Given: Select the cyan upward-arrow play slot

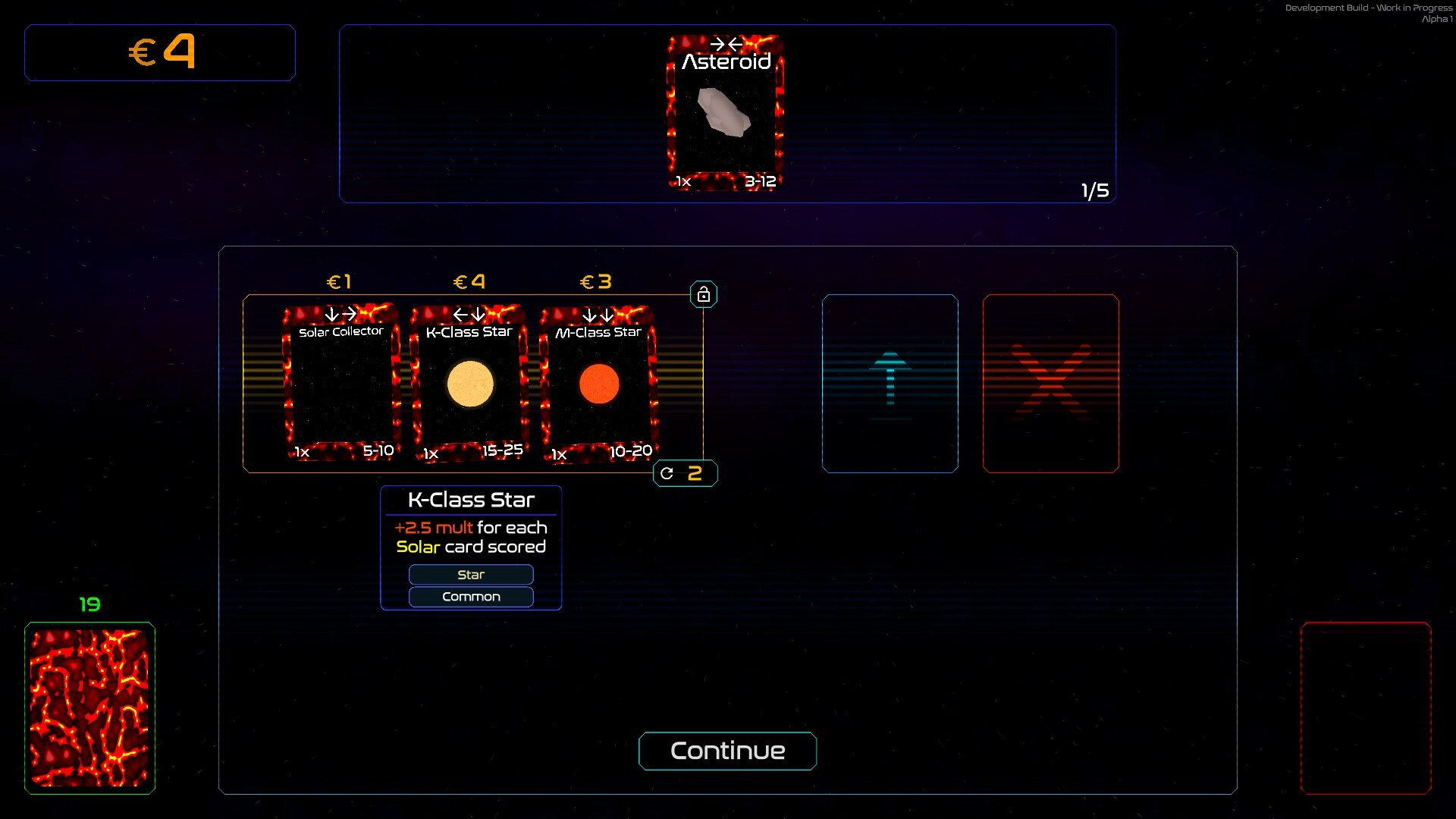Looking at the screenshot, I should [x=890, y=383].
